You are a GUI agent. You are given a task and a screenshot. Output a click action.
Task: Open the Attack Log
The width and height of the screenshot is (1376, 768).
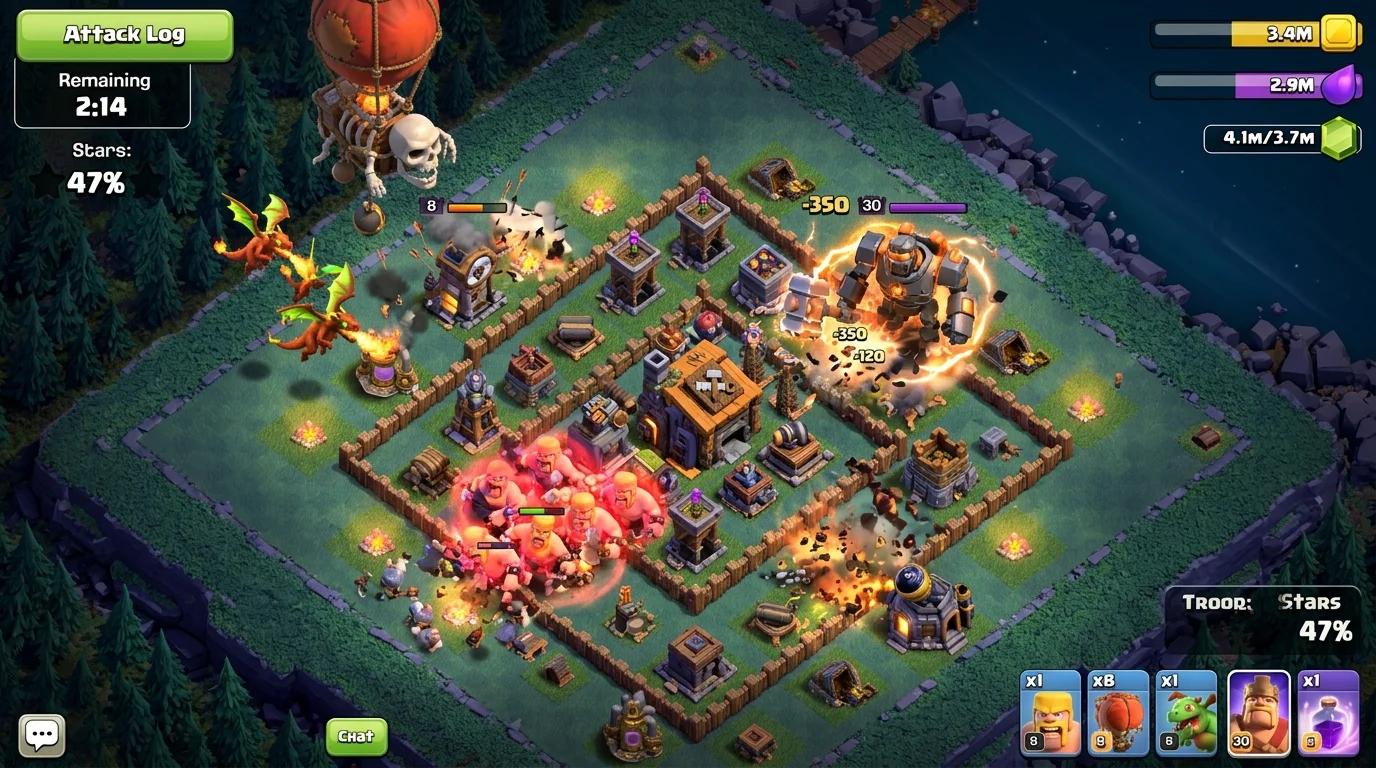(124, 35)
